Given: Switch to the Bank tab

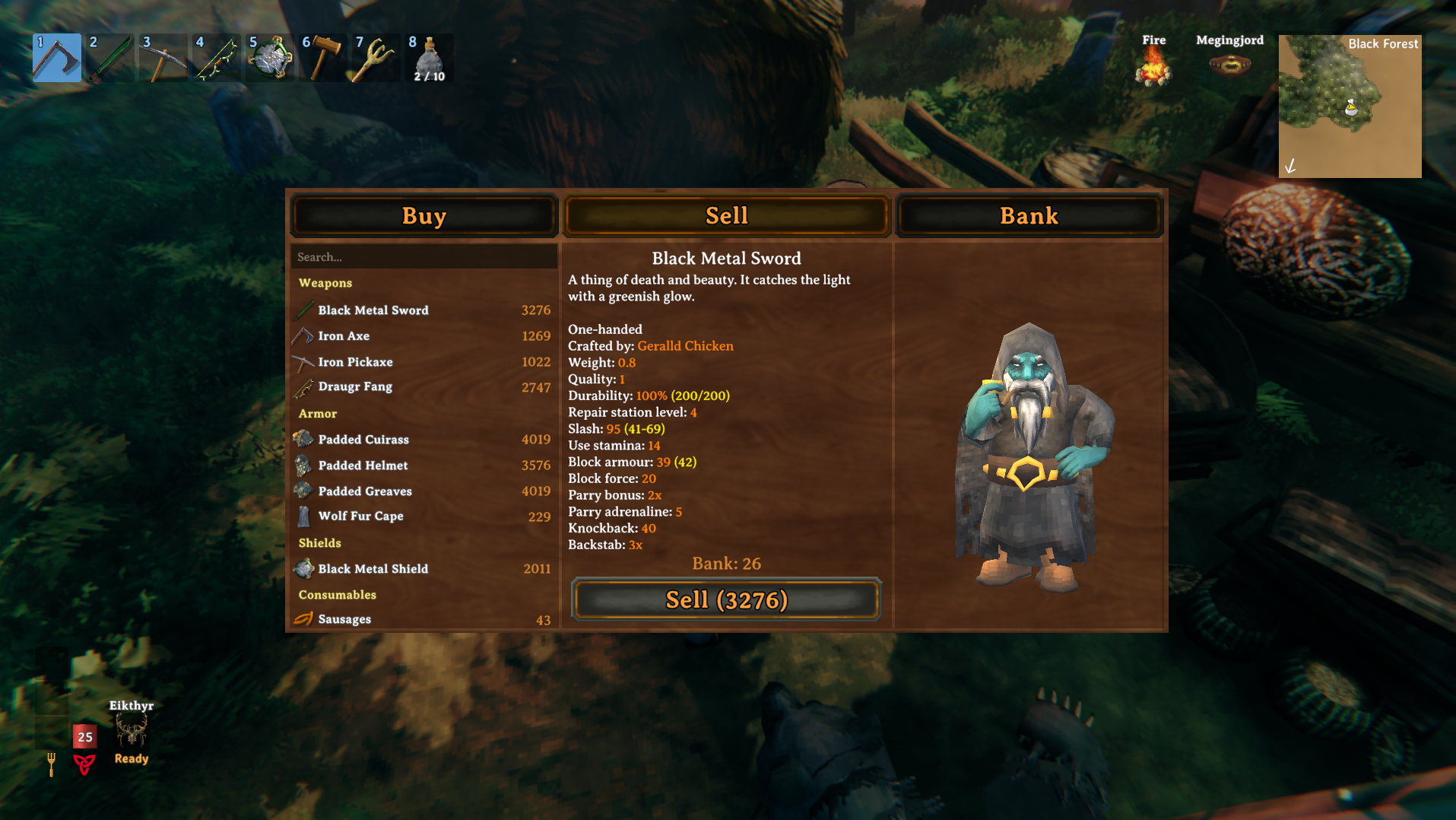Looking at the screenshot, I should coord(1029,216).
